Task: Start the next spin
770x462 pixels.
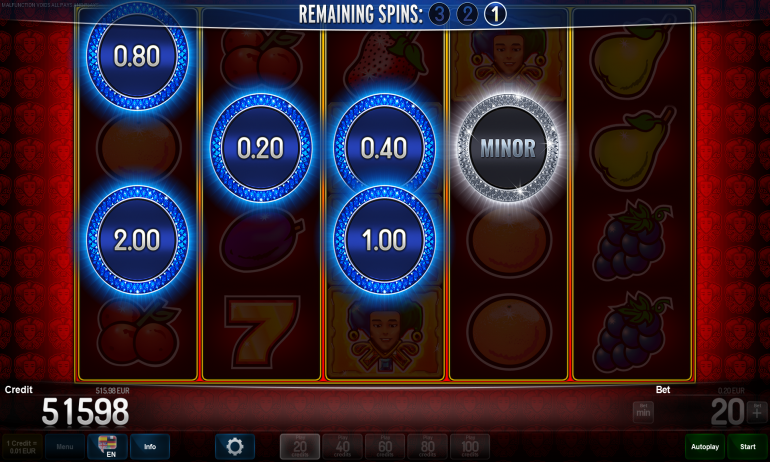Action: [x=747, y=446]
